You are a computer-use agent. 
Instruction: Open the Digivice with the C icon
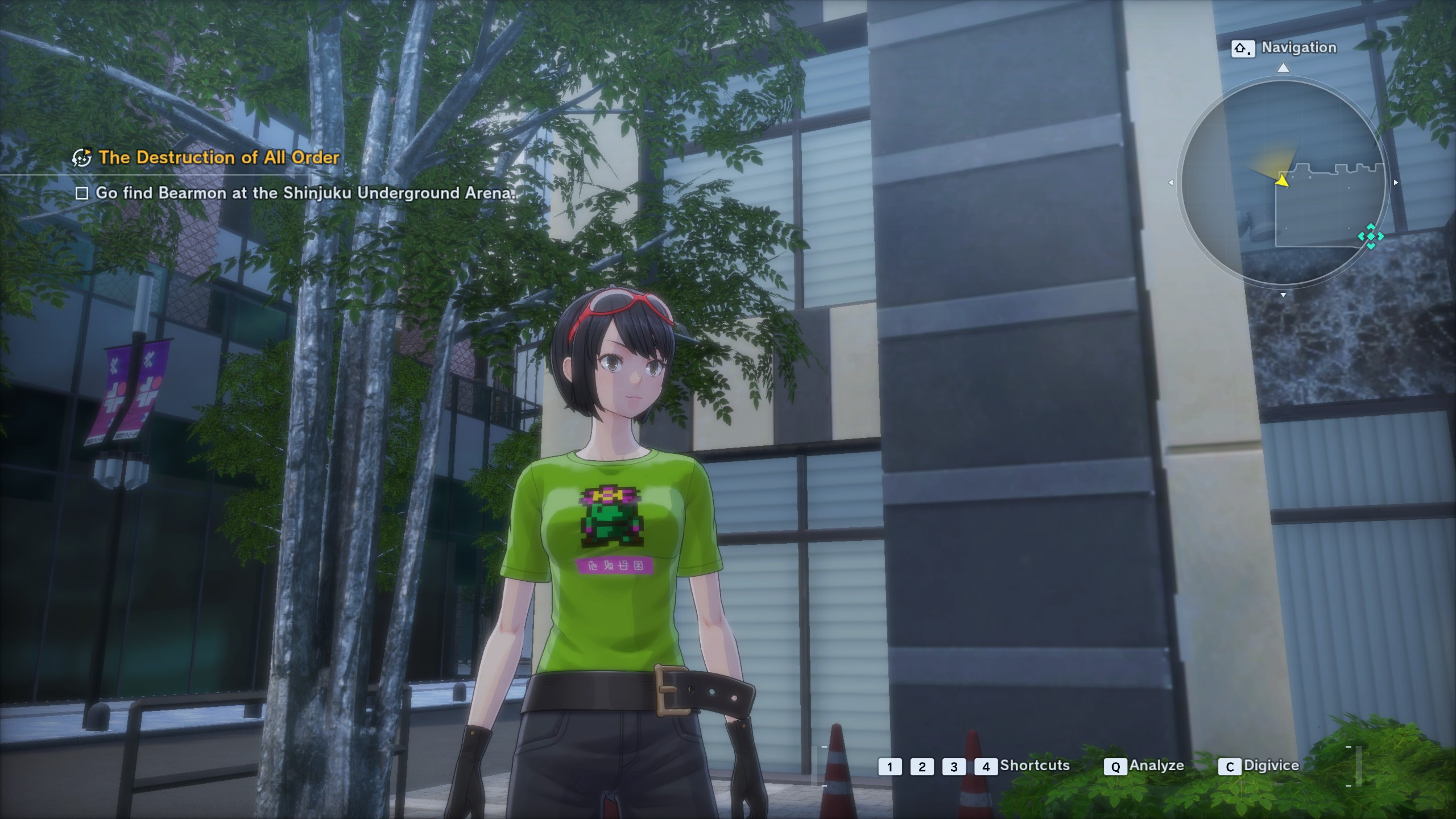point(1230,766)
